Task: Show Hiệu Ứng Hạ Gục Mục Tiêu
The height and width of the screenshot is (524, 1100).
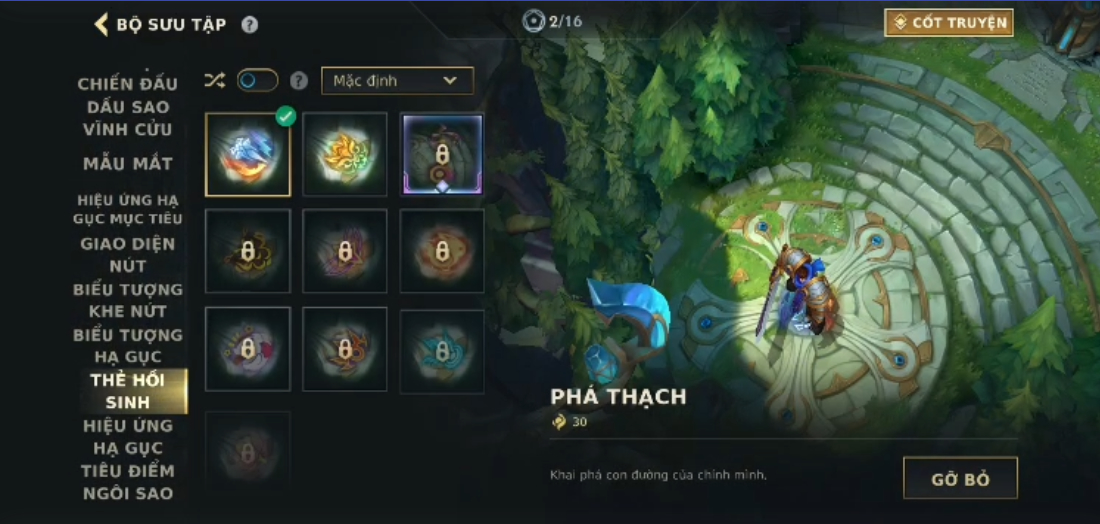Action: coord(128,209)
